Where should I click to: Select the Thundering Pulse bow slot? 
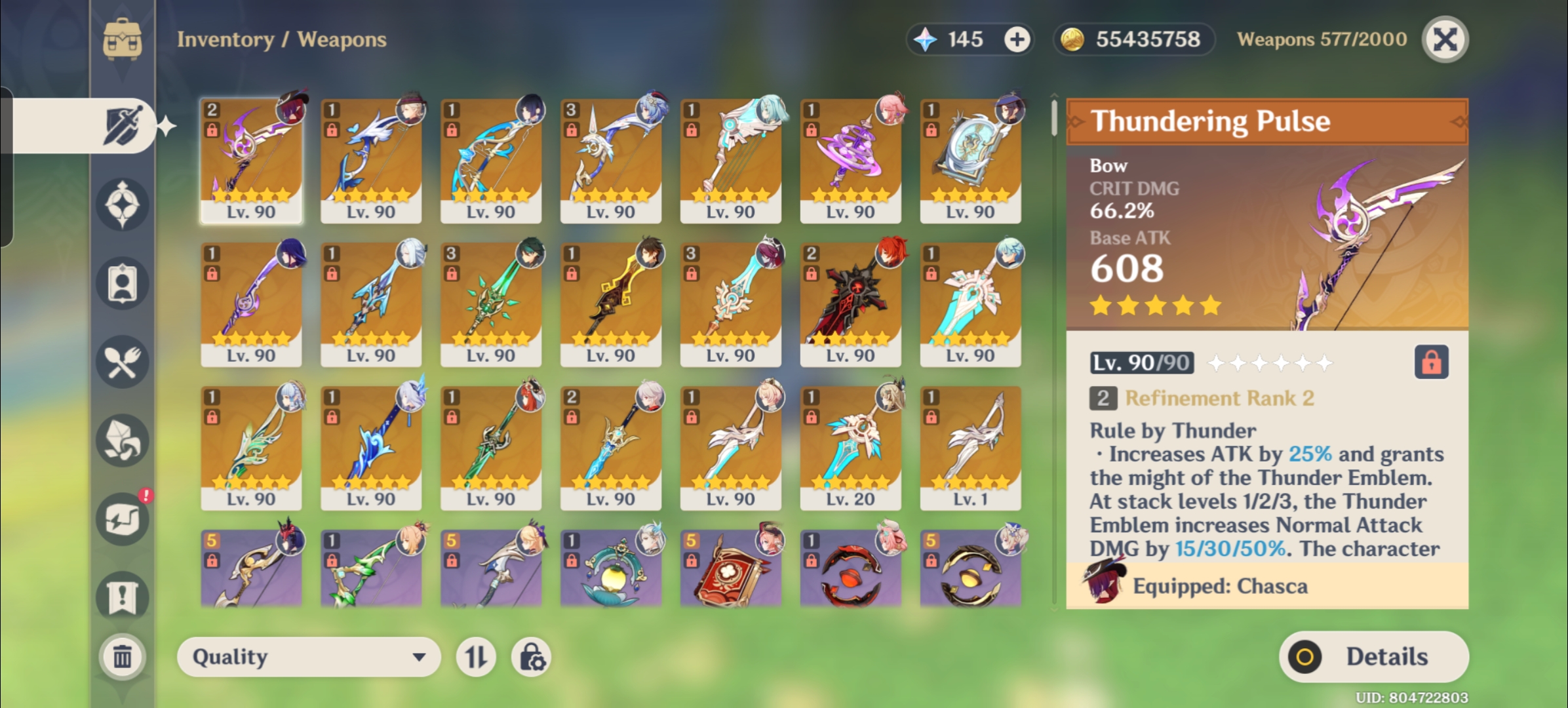[251, 161]
